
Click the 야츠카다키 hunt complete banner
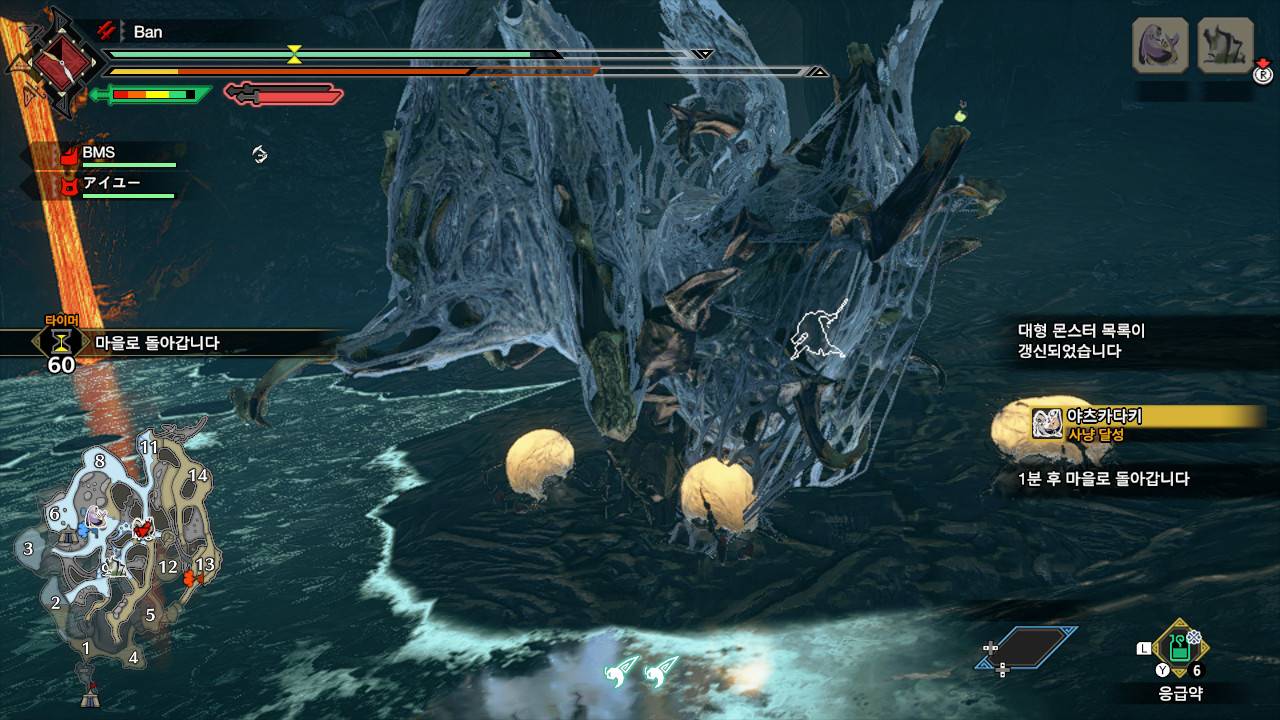(1140, 424)
